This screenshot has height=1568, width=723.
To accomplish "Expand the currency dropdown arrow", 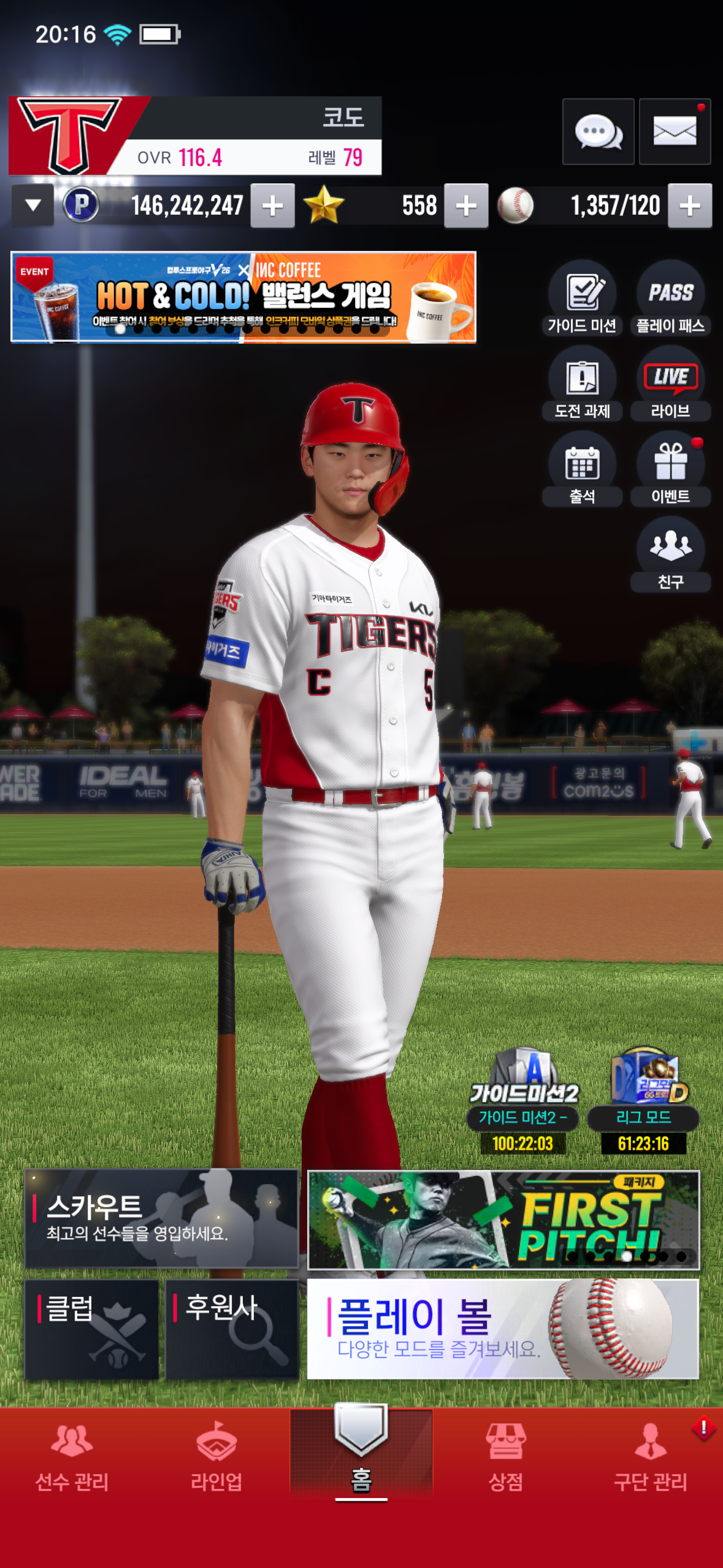I will (33, 206).
